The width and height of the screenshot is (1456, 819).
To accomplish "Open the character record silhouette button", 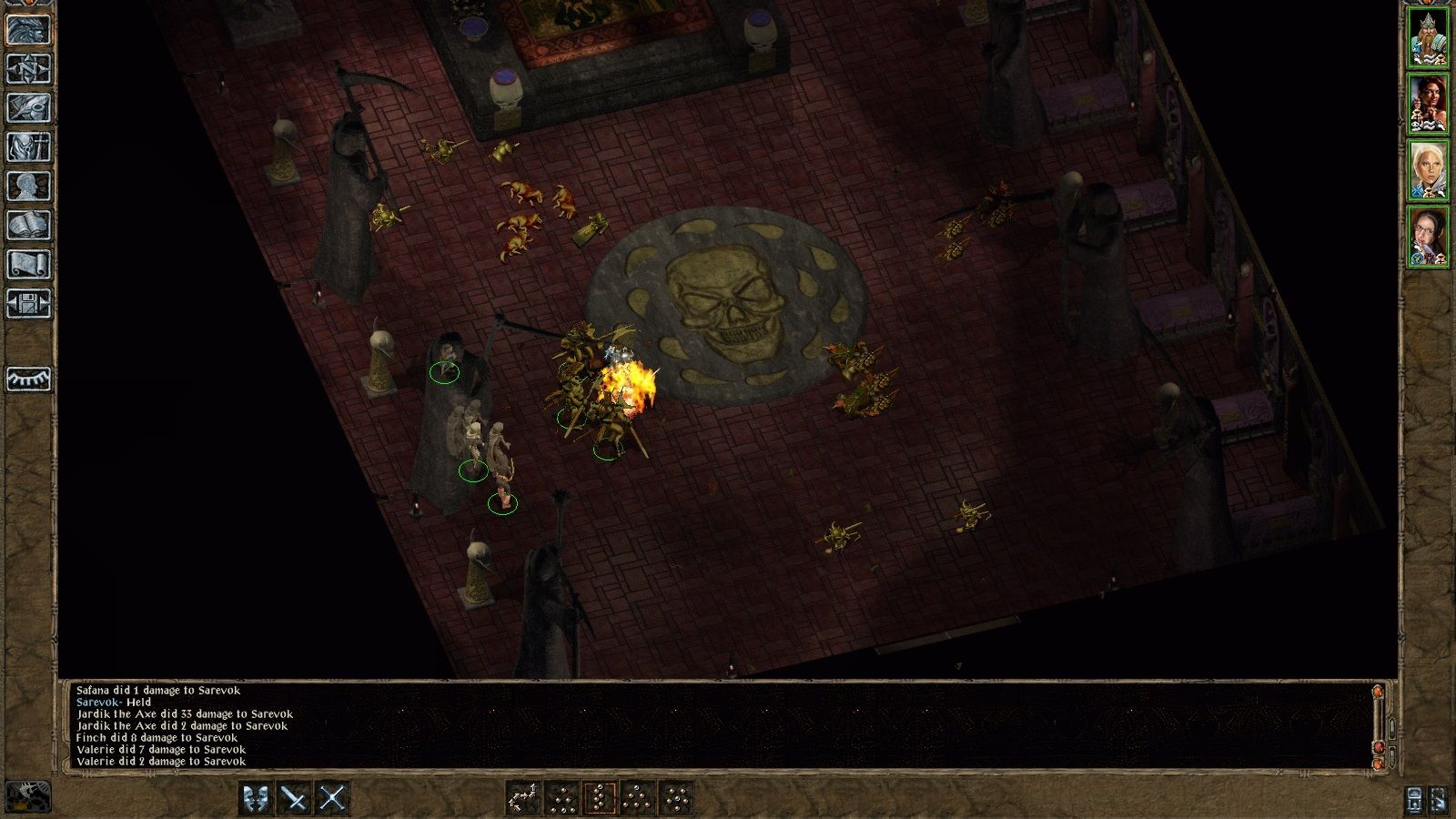I will pos(28,186).
